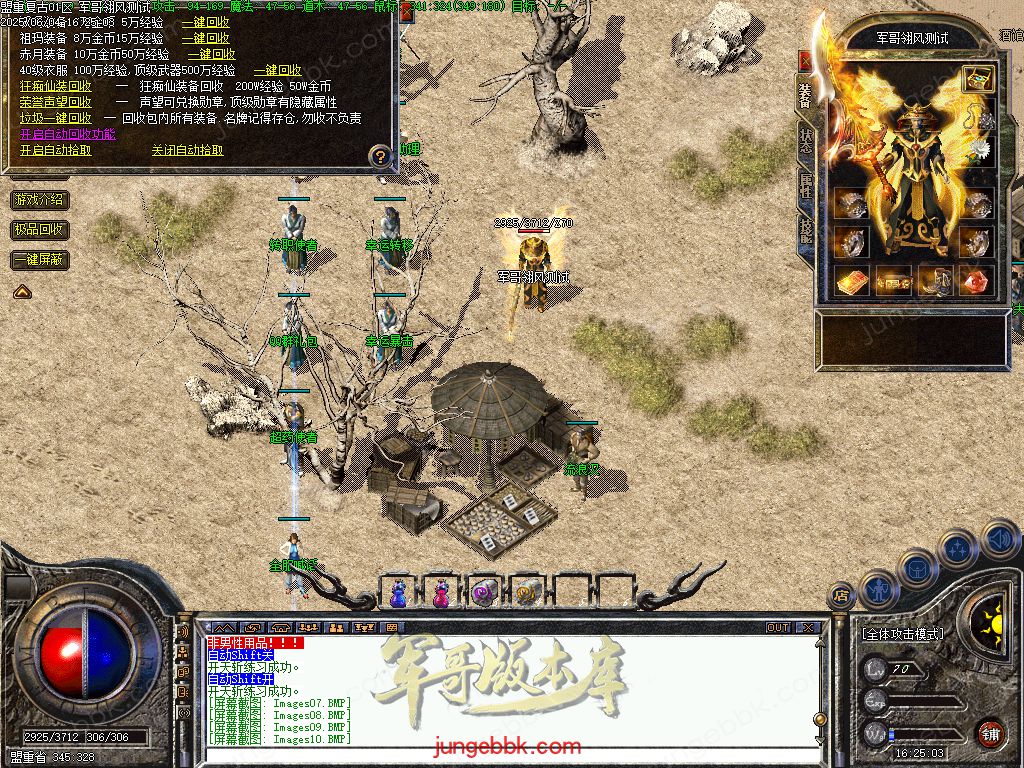The image size is (1024, 768).
Task: Select the 荣誉声望回收 option
Action: coord(55,102)
